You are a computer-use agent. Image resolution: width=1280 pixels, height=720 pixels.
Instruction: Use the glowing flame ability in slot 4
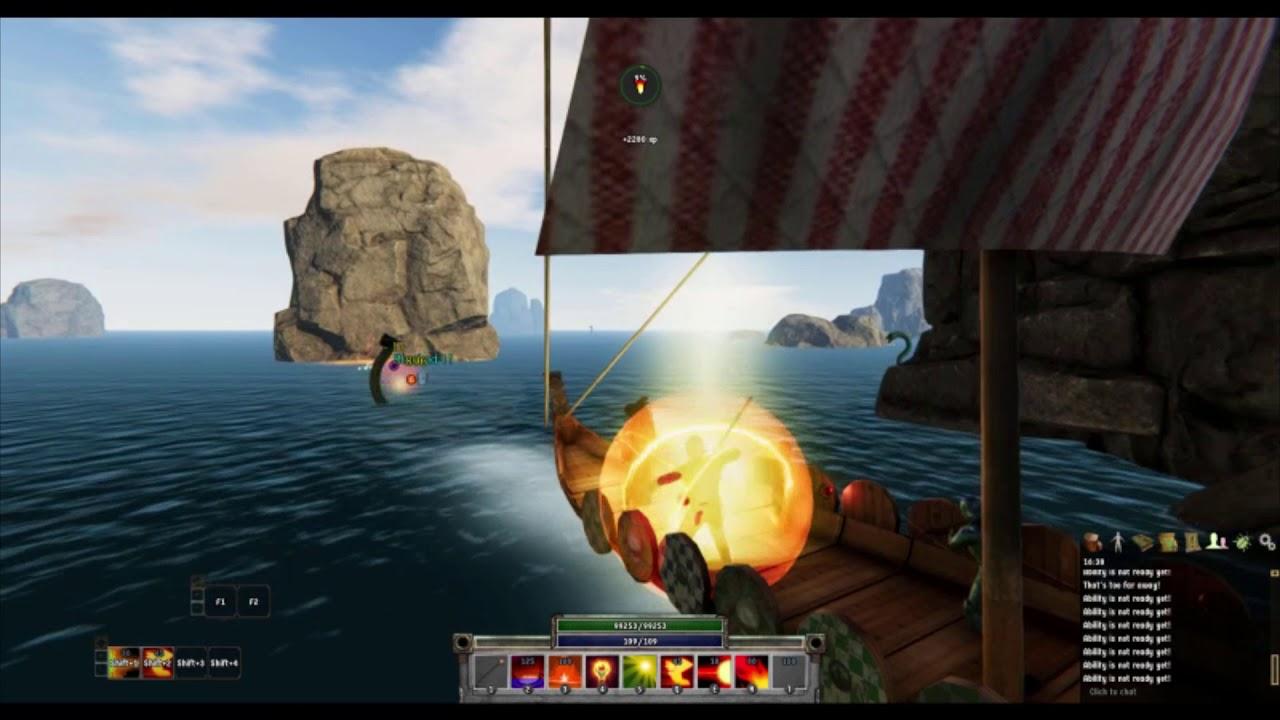coord(602,670)
